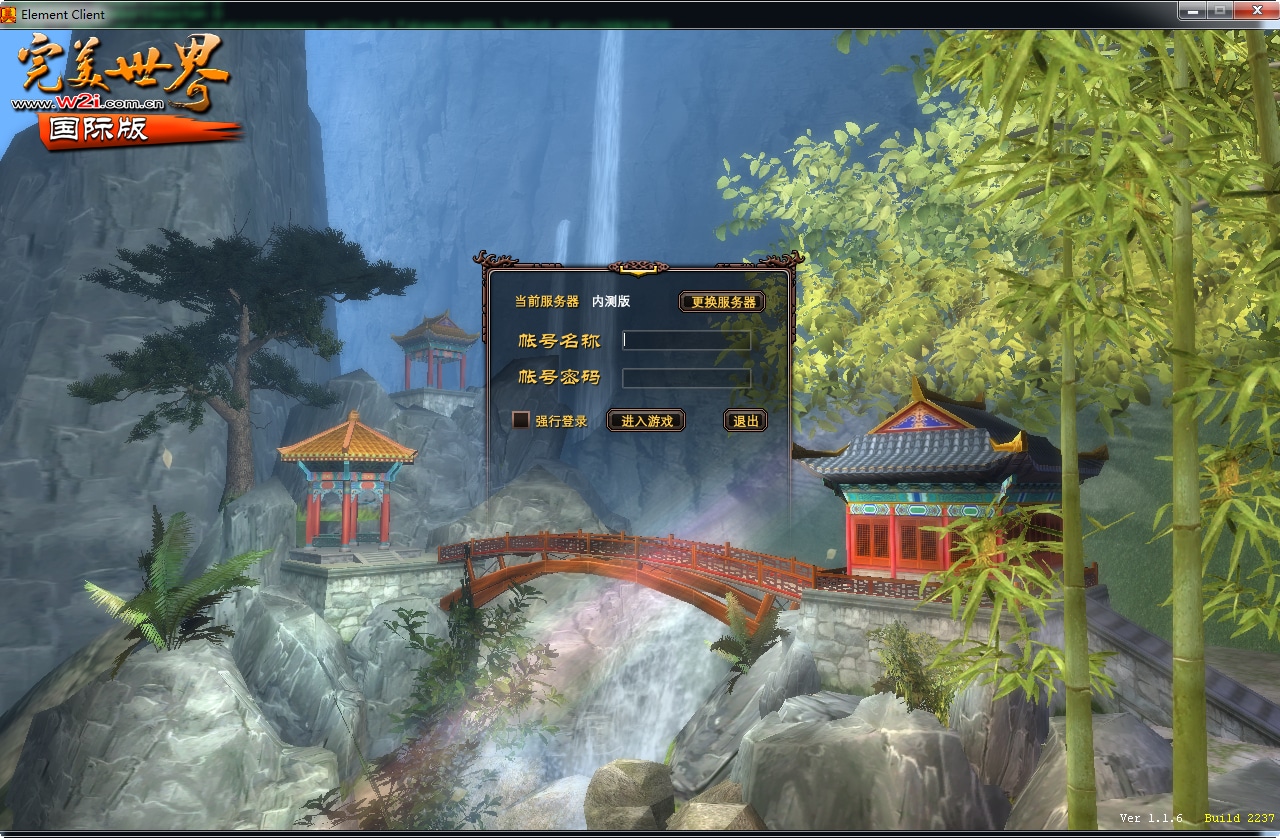
Task: Toggle the 强行登录 force login checkbox
Action: [x=521, y=421]
